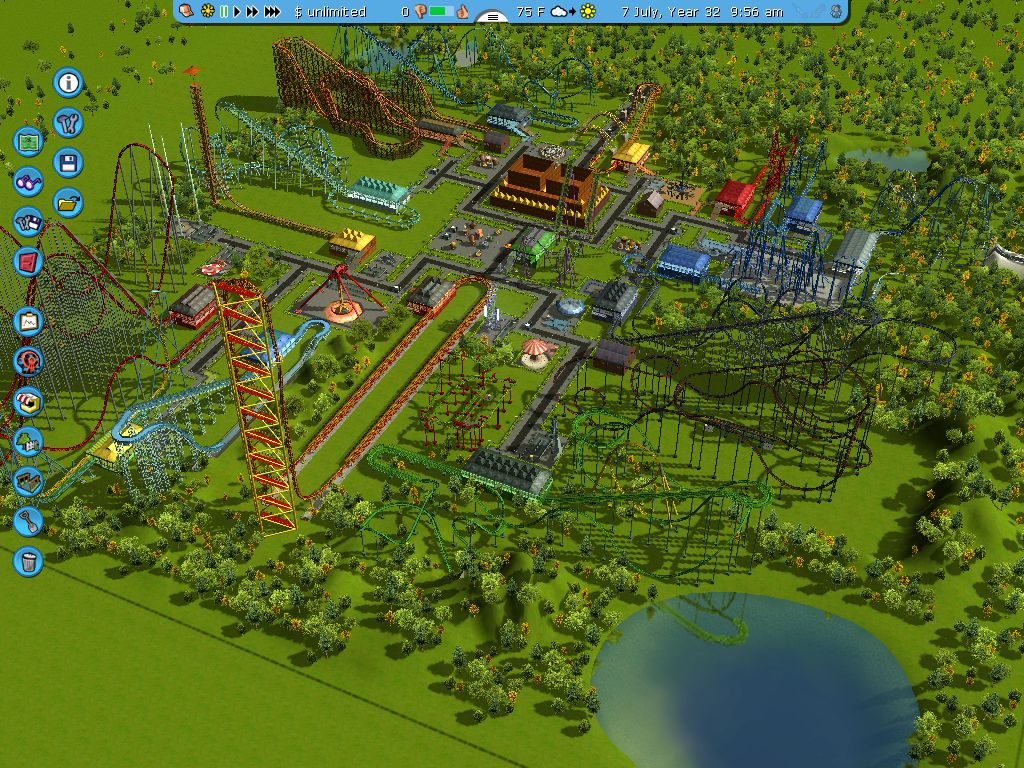The width and height of the screenshot is (1024, 768).
Task: Set game speed to normal play
Action: (237, 12)
